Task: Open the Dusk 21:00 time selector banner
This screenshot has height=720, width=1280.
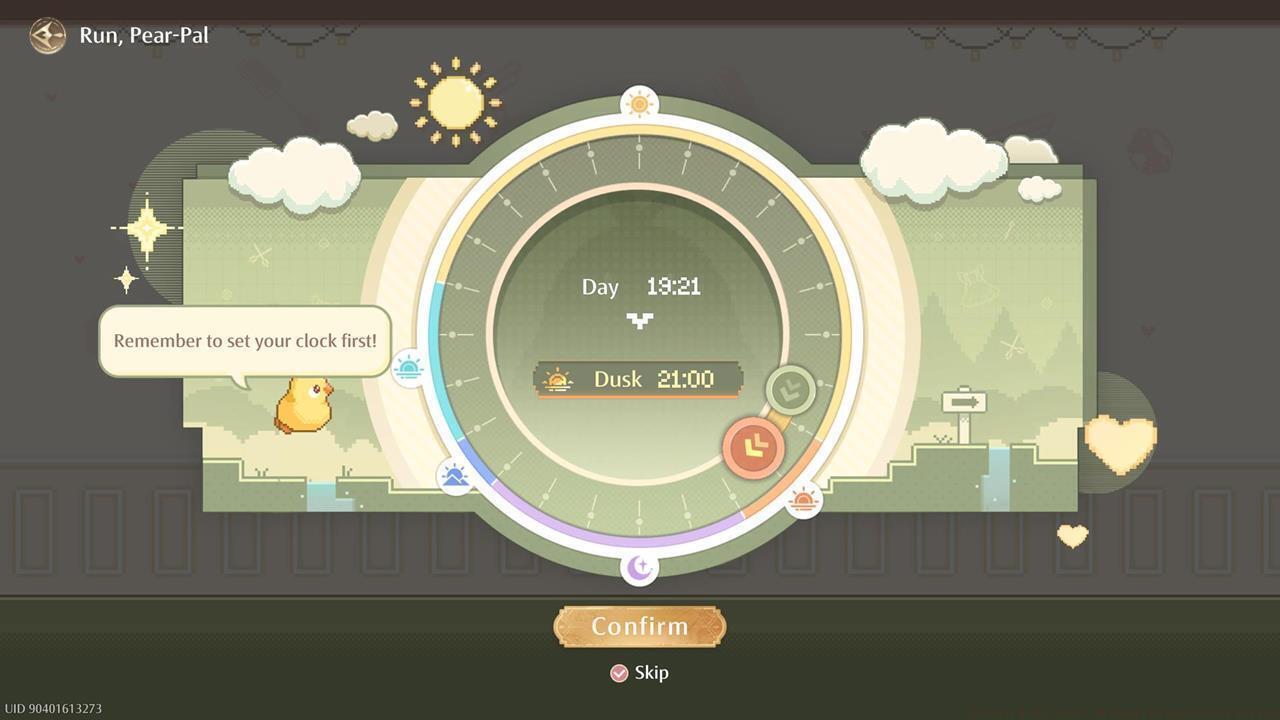Action: pos(639,379)
